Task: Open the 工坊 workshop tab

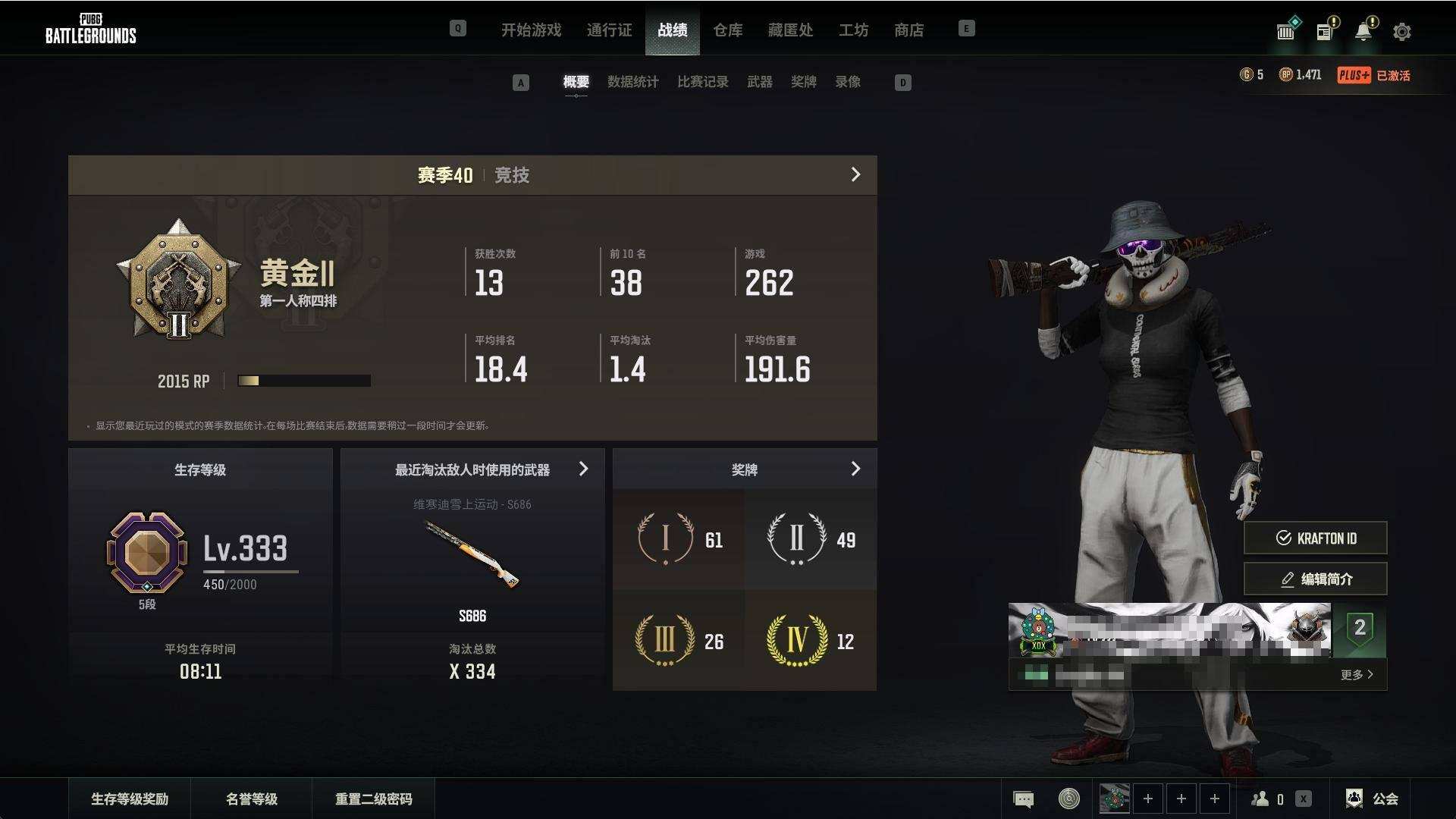Action: point(853,30)
